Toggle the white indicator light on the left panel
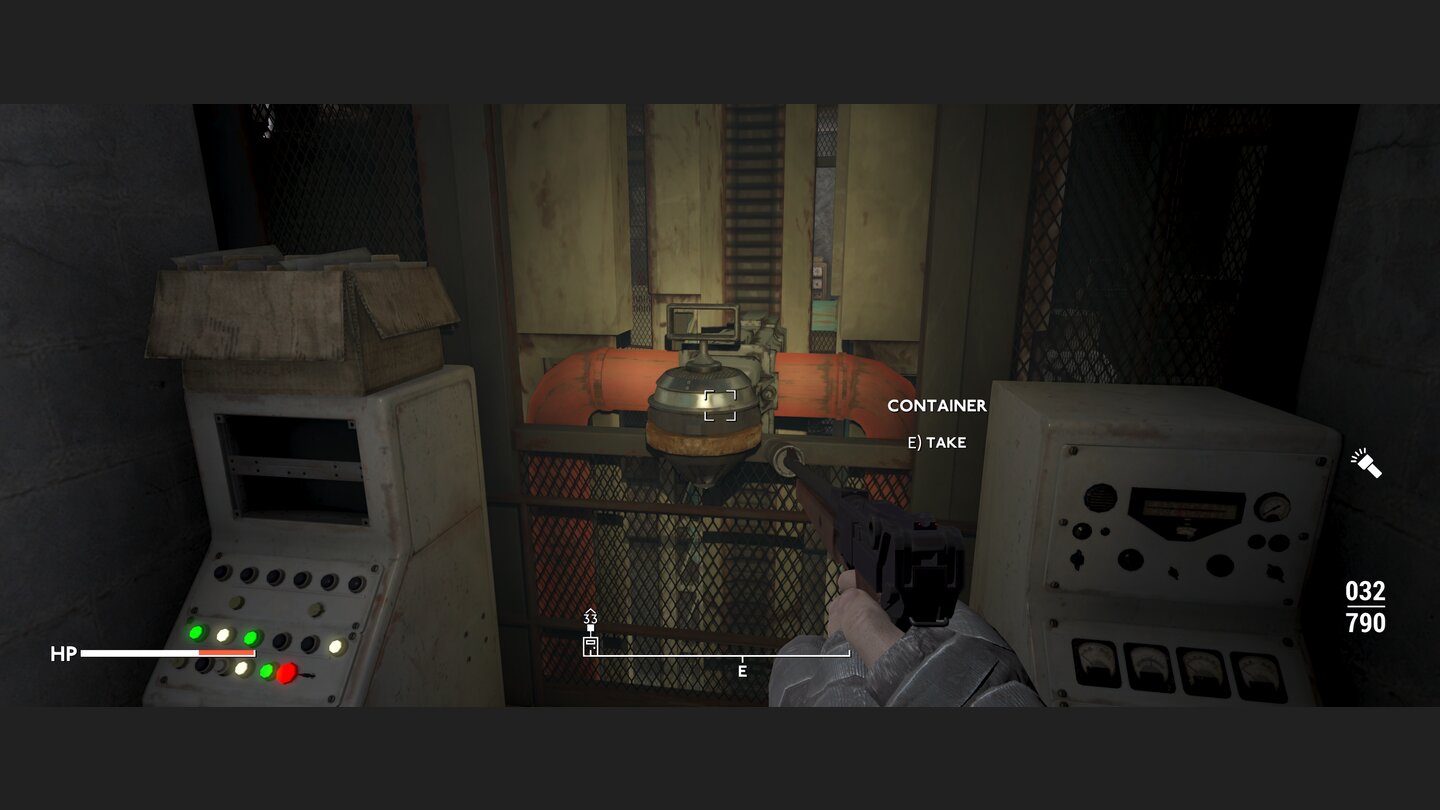Image resolution: width=1440 pixels, height=810 pixels. [224, 635]
